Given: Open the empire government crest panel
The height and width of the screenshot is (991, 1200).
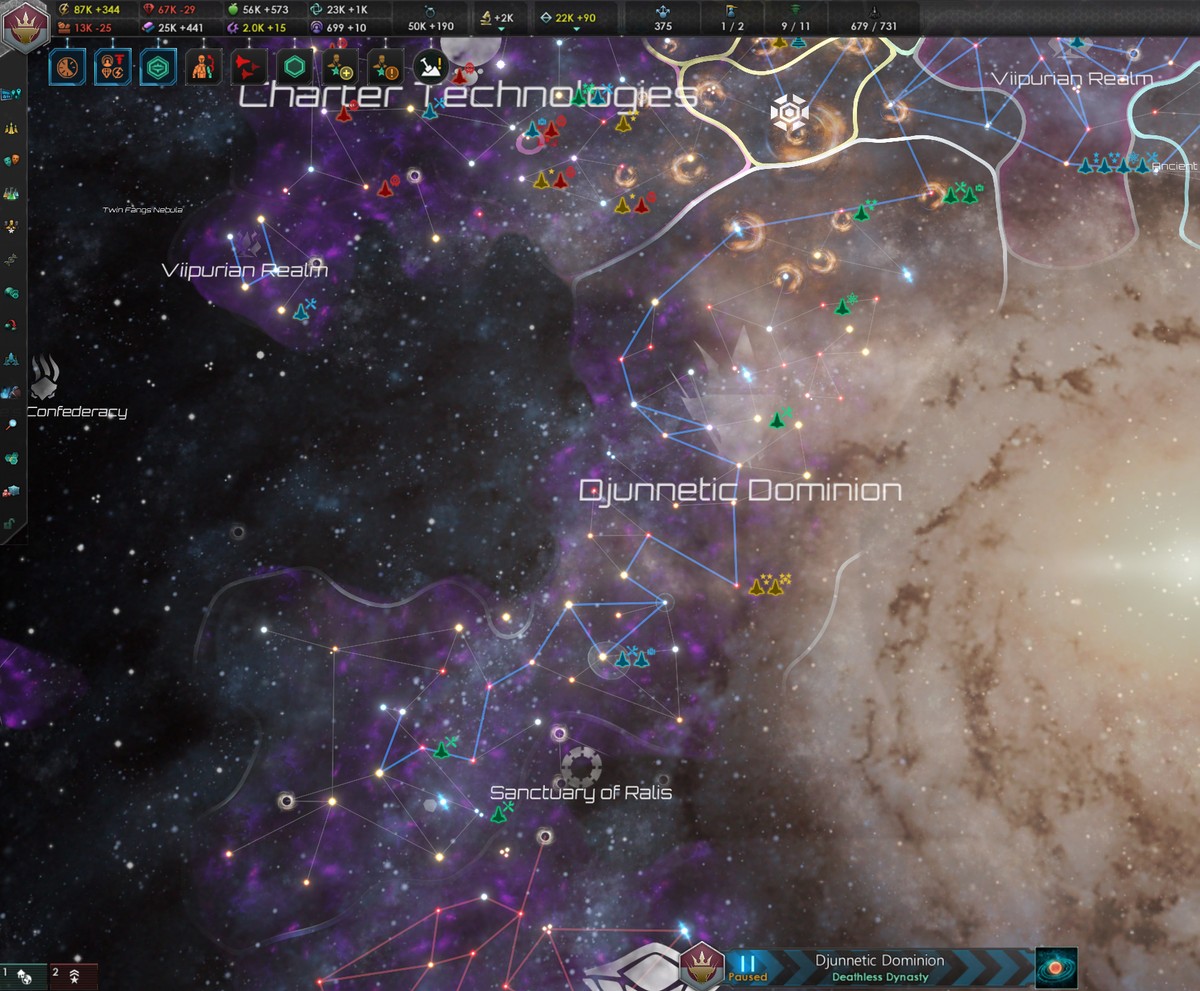Looking at the screenshot, I should click(20, 24).
